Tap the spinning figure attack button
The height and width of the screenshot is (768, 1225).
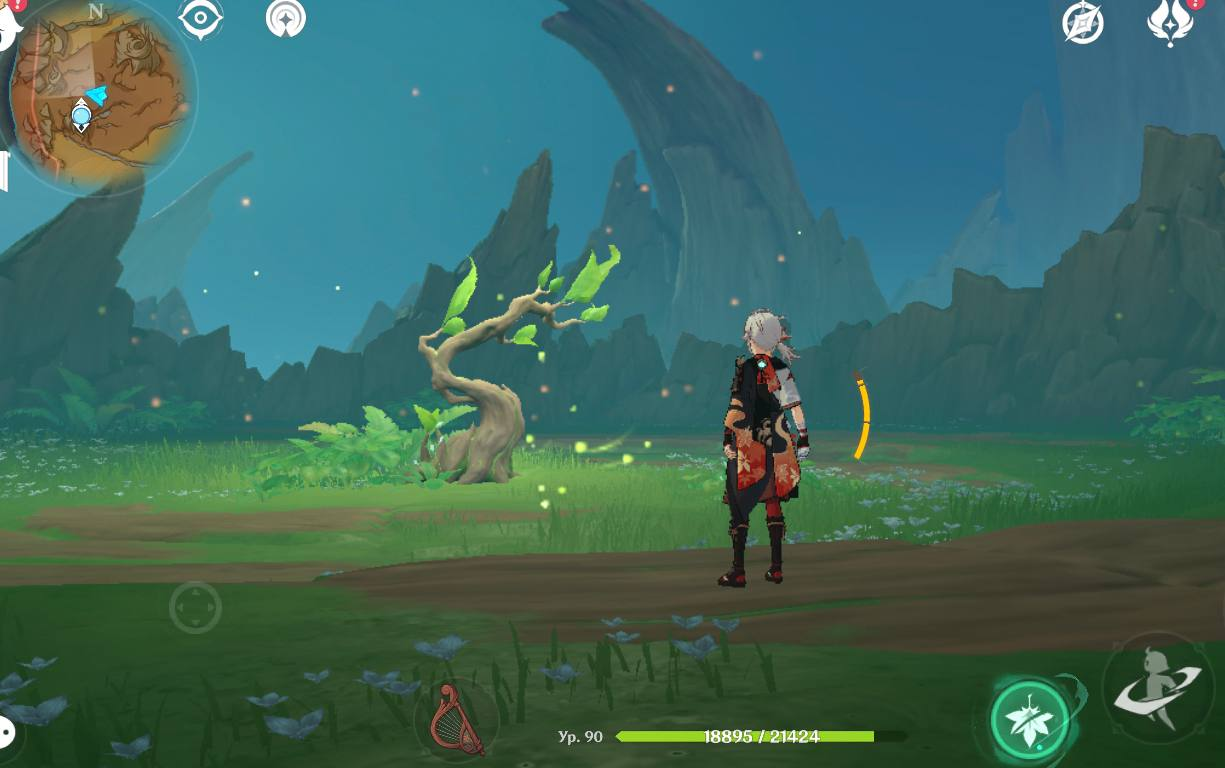(x=1158, y=688)
